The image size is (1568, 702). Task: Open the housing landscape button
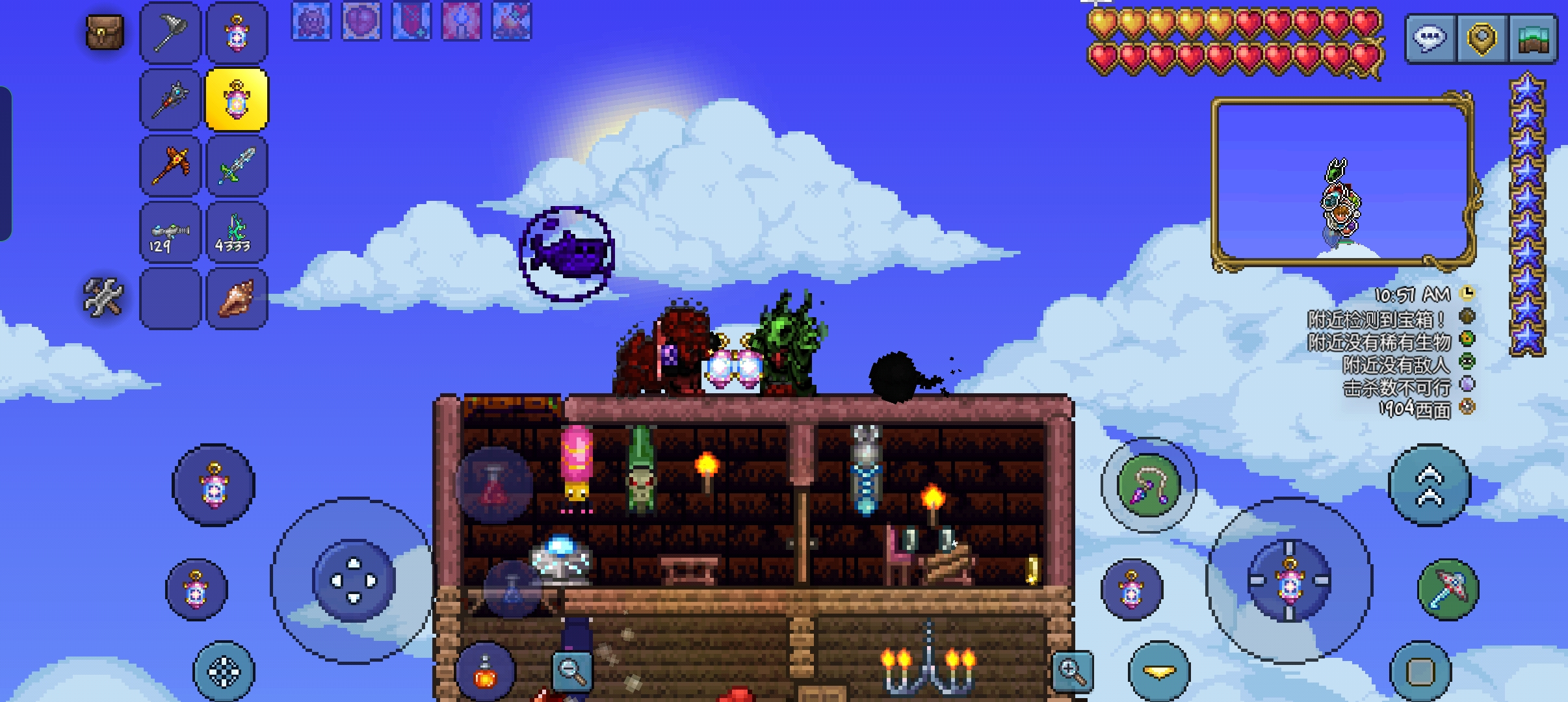coord(1533,39)
